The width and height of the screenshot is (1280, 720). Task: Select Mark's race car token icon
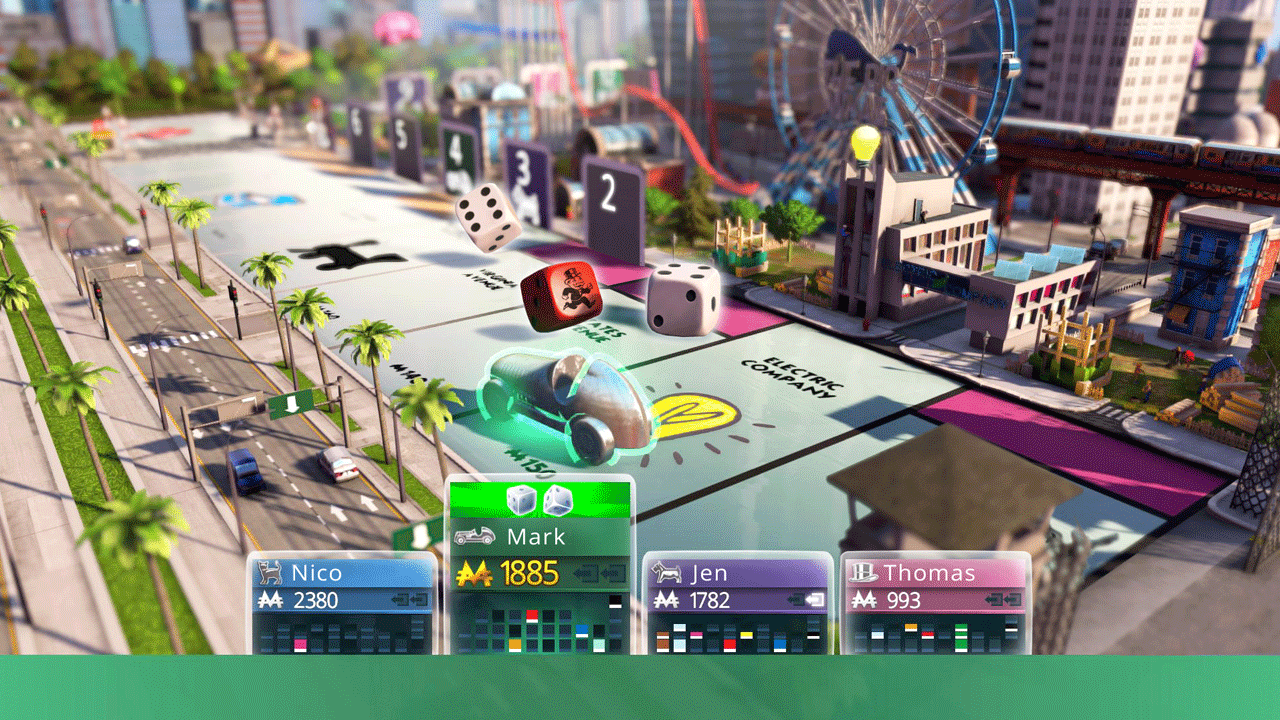474,536
